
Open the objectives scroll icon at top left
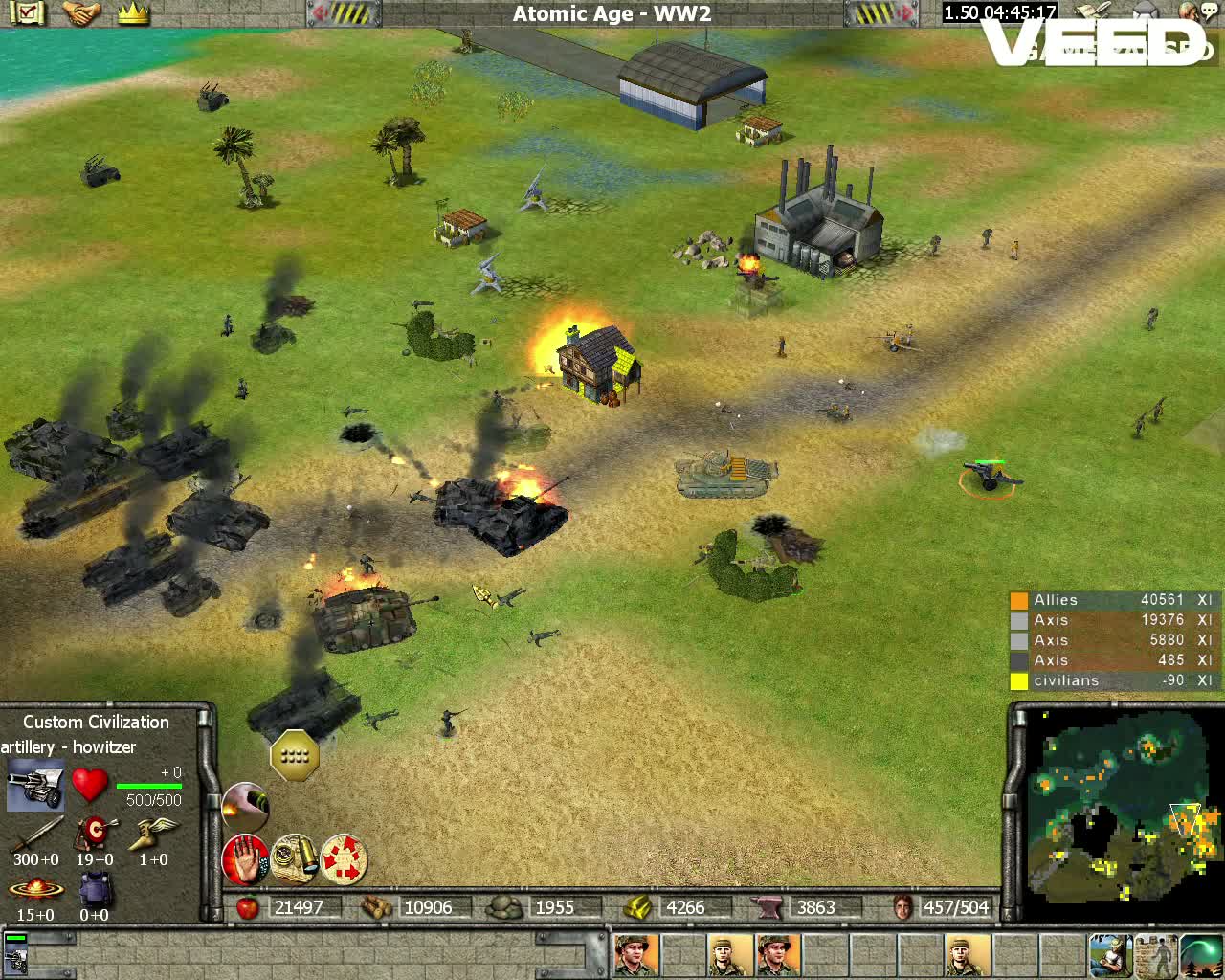pos(26,13)
